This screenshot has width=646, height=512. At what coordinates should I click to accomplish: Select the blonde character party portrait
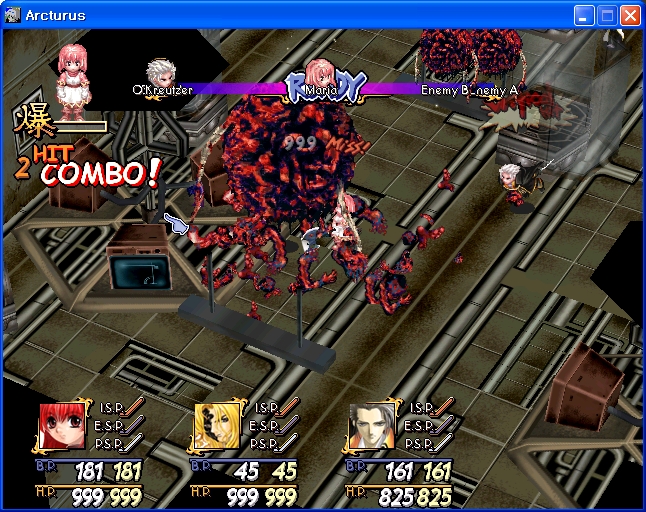coord(216,427)
